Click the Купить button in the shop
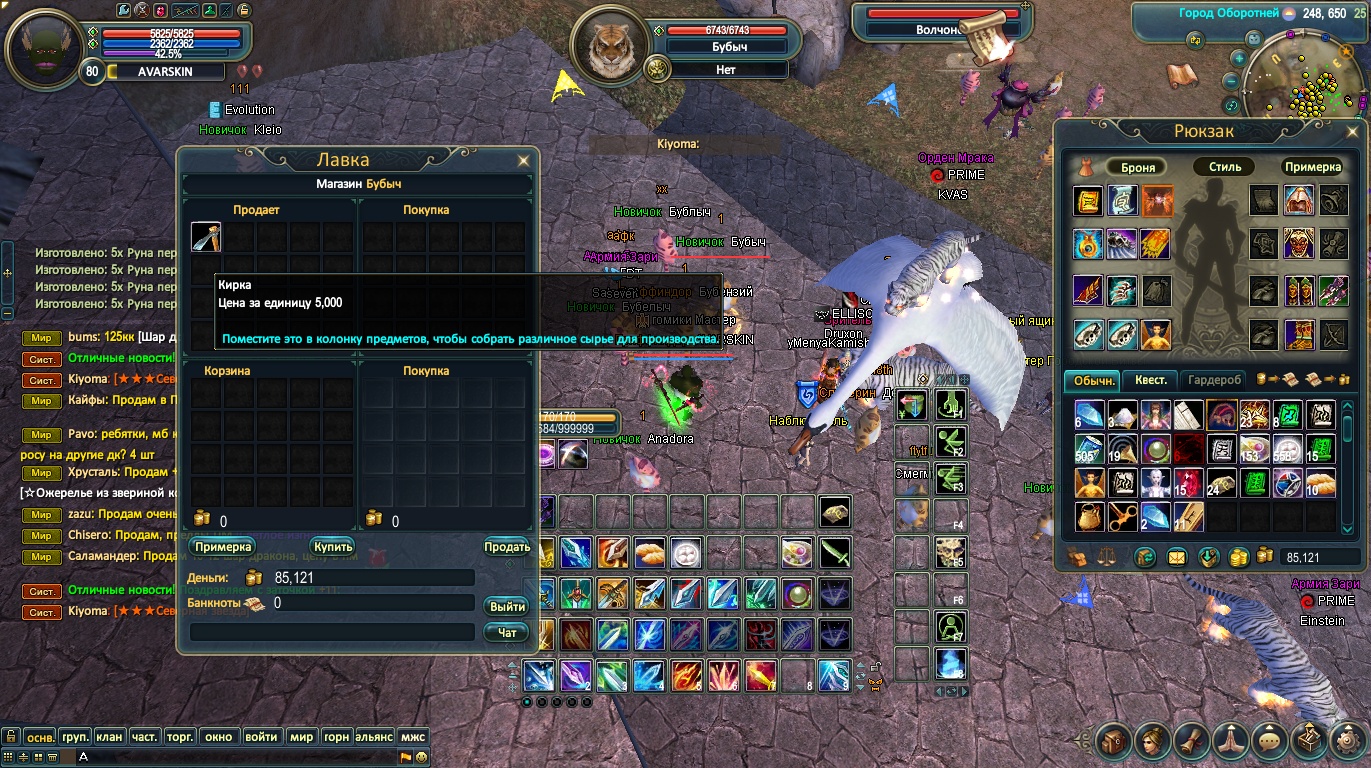This screenshot has width=1371, height=768. [332, 547]
